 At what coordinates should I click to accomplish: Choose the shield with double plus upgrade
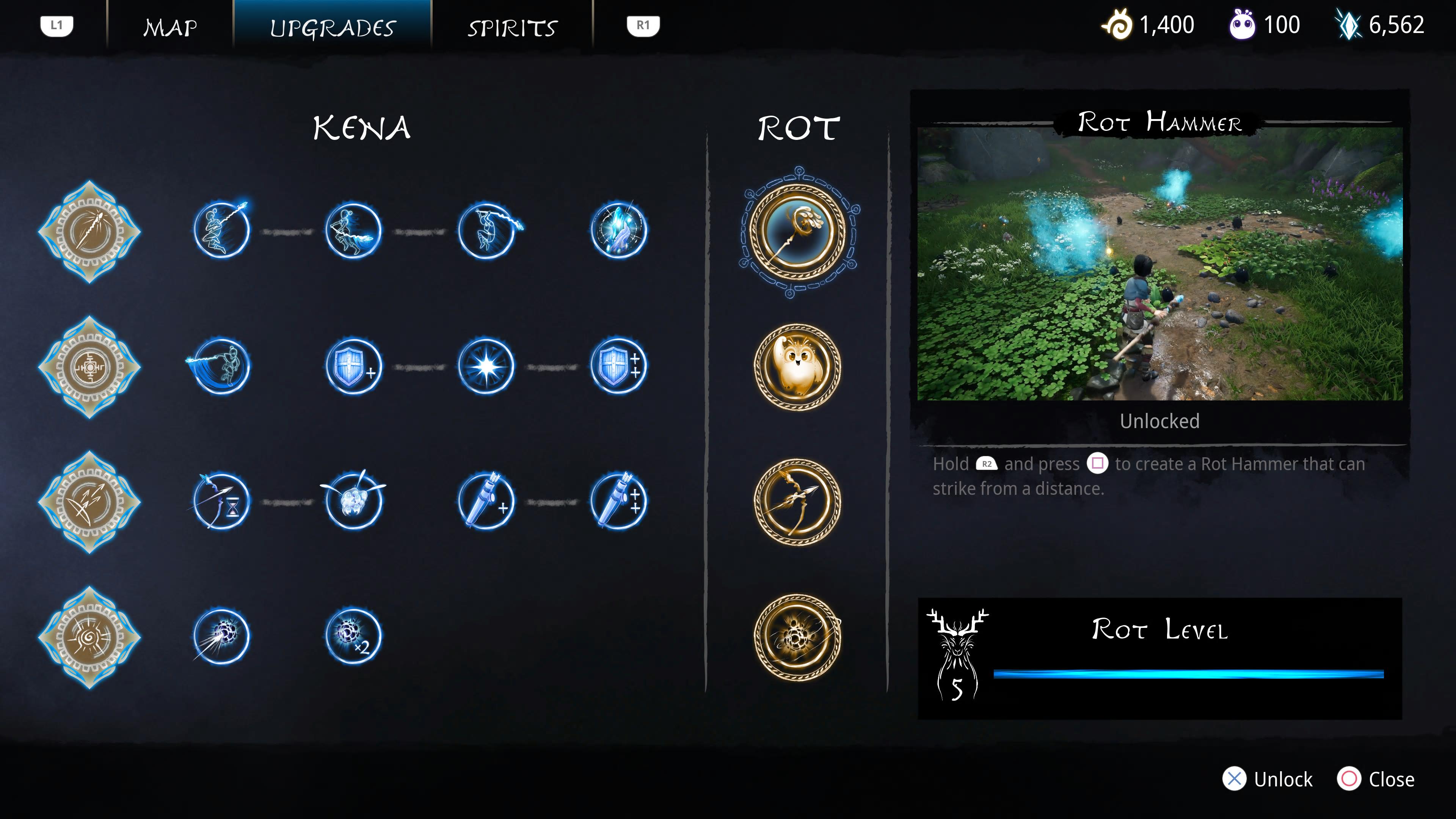(x=619, y=367)
